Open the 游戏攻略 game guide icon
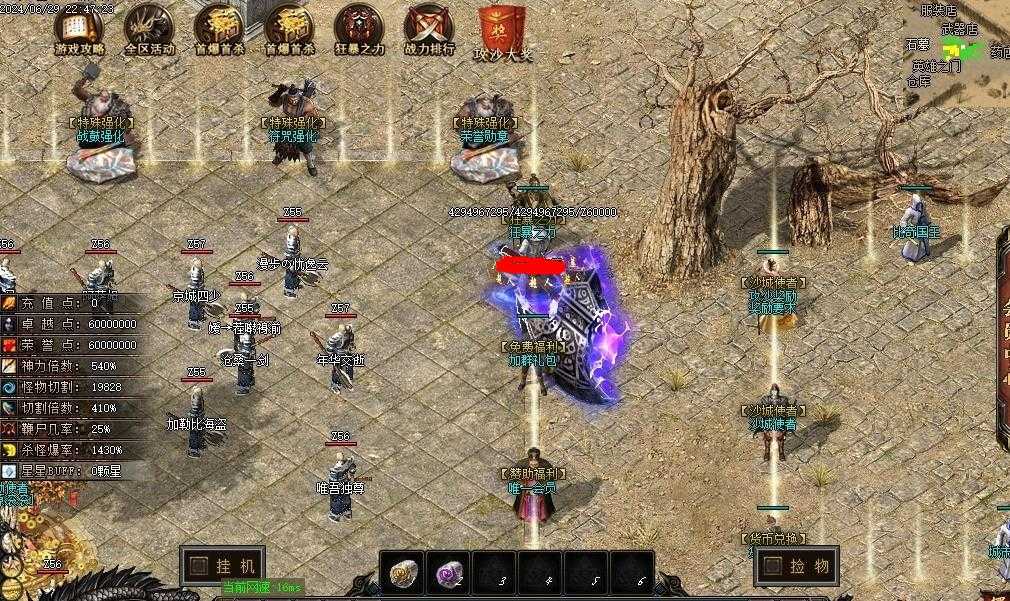The height and width of the screenshot is (601, 1010). [79, 28]
